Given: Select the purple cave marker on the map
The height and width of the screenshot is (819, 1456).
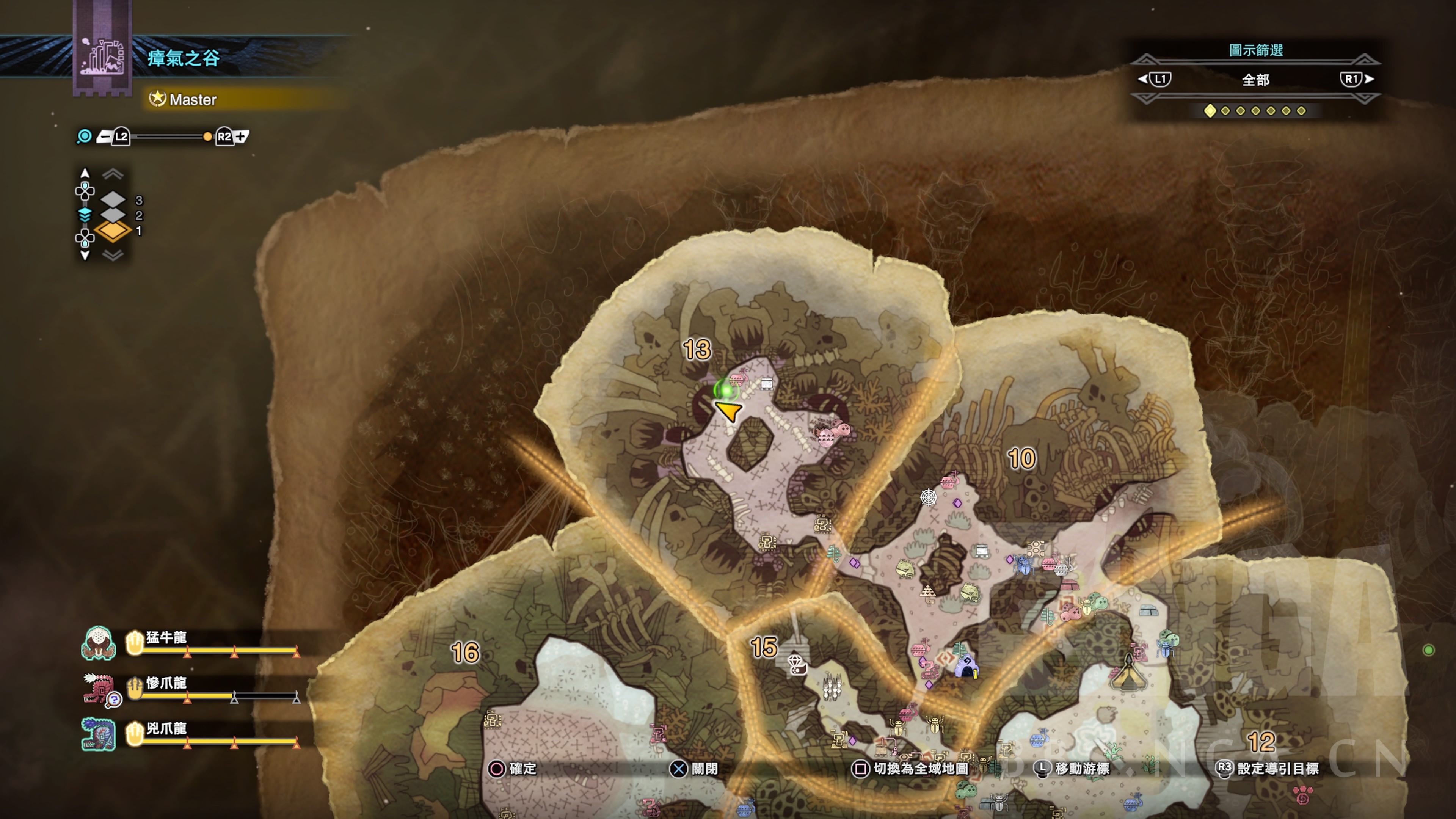Looking at the screenshot, I should pos(966,667).
